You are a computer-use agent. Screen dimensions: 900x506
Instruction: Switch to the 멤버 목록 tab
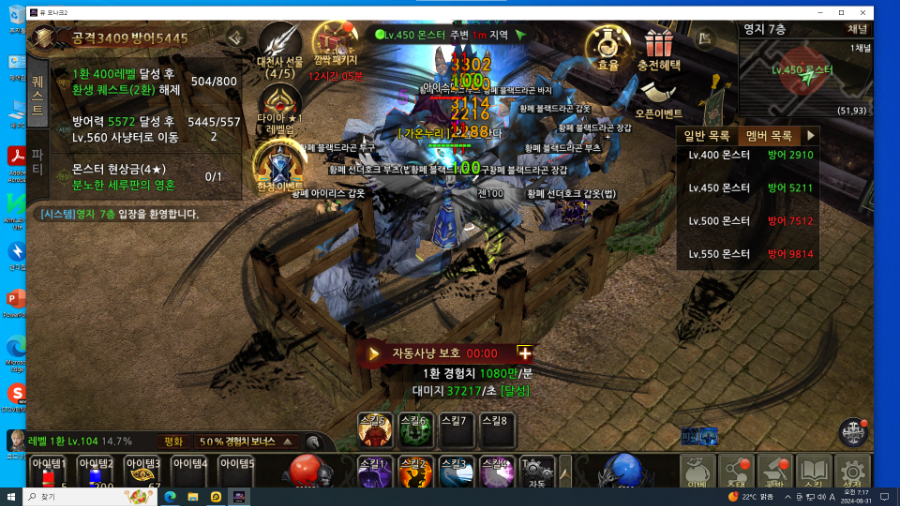click(x=769, y=135)
